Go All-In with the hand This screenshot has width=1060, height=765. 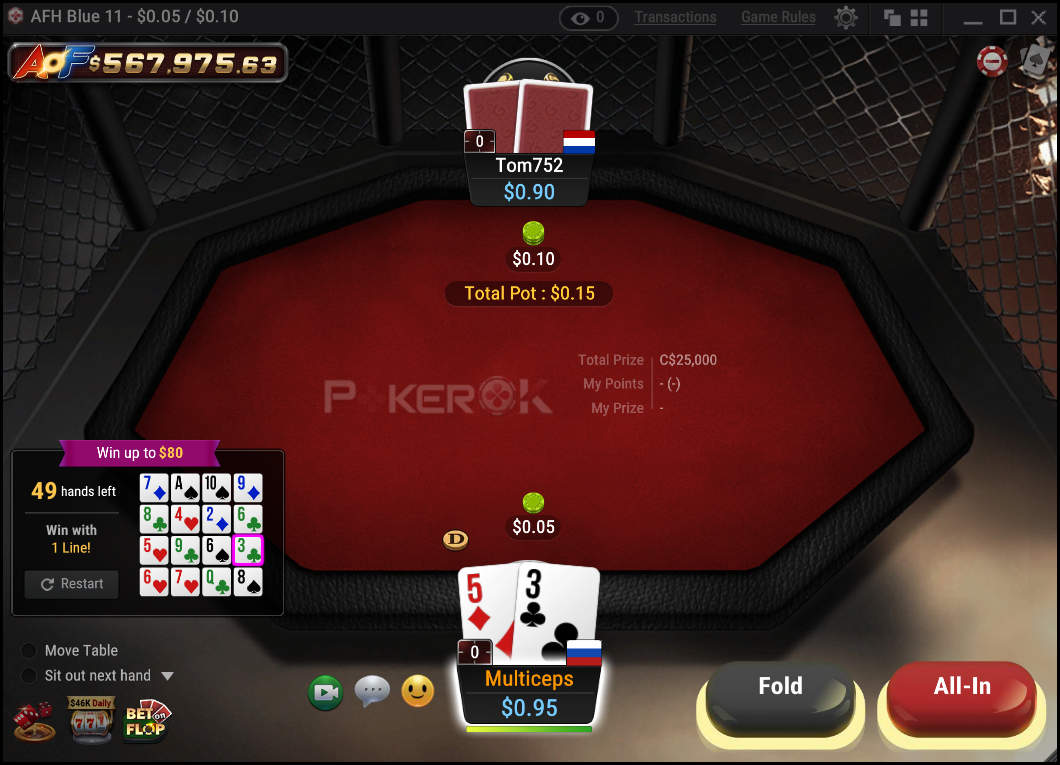[x=961, y=687]
